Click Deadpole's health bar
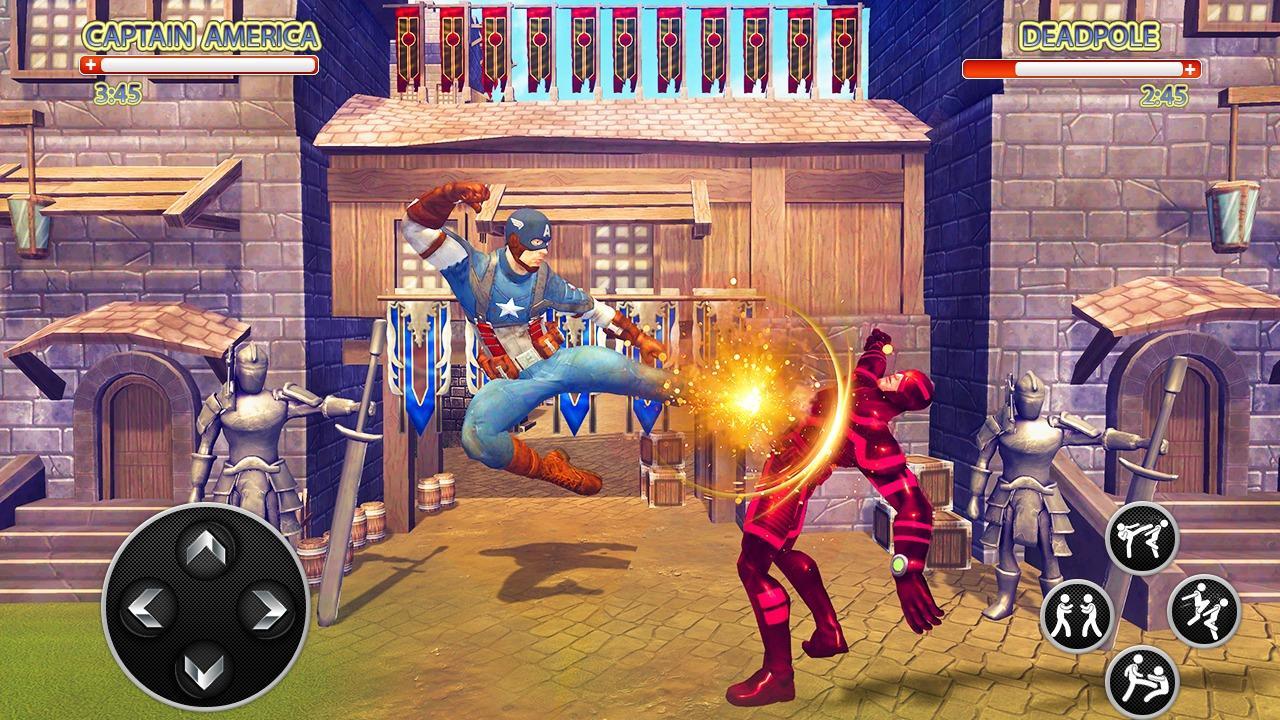Viewport: 1280px width, 720px height. tap(1075, 70)
